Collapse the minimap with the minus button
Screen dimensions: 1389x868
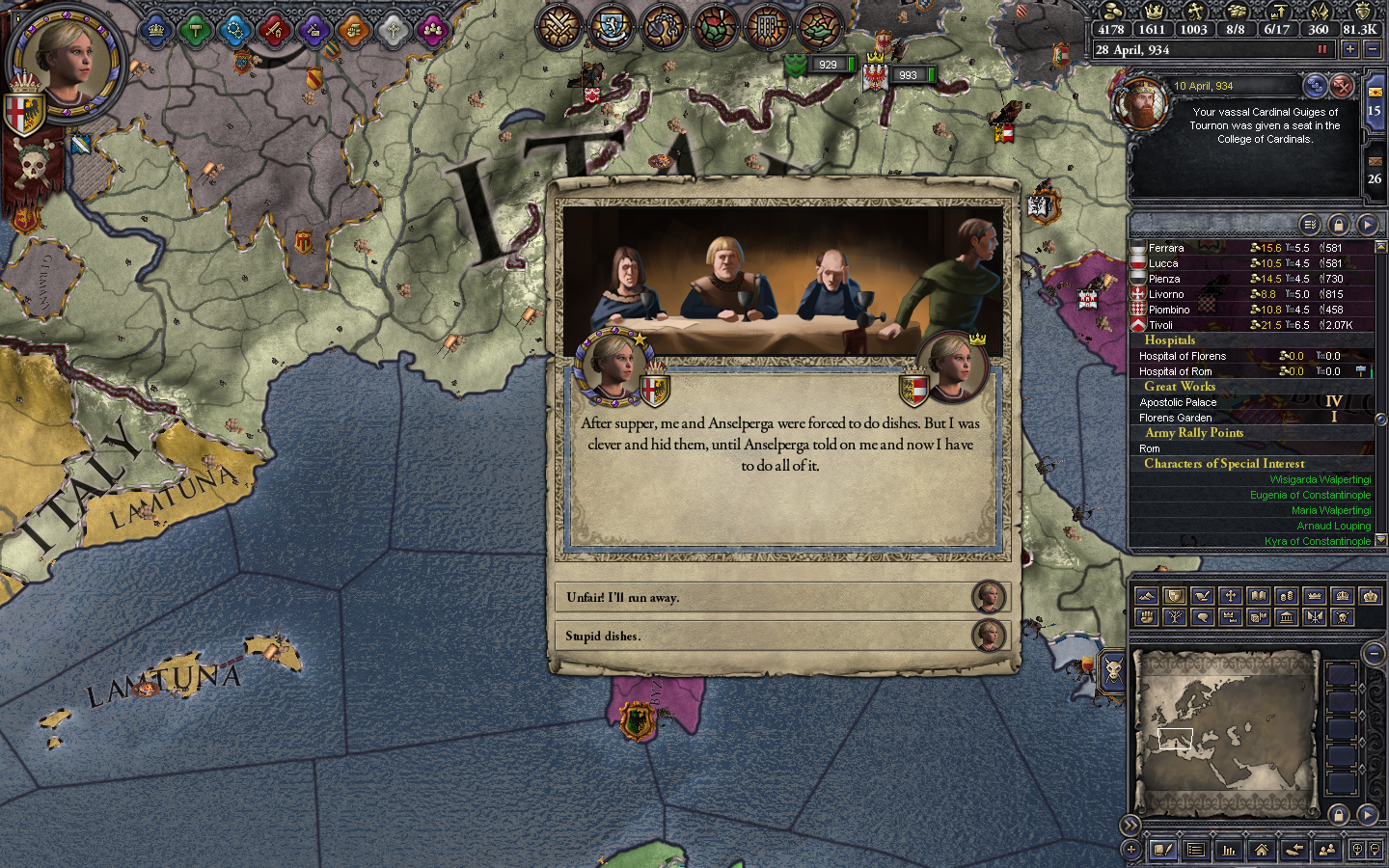click(1375, 653)
